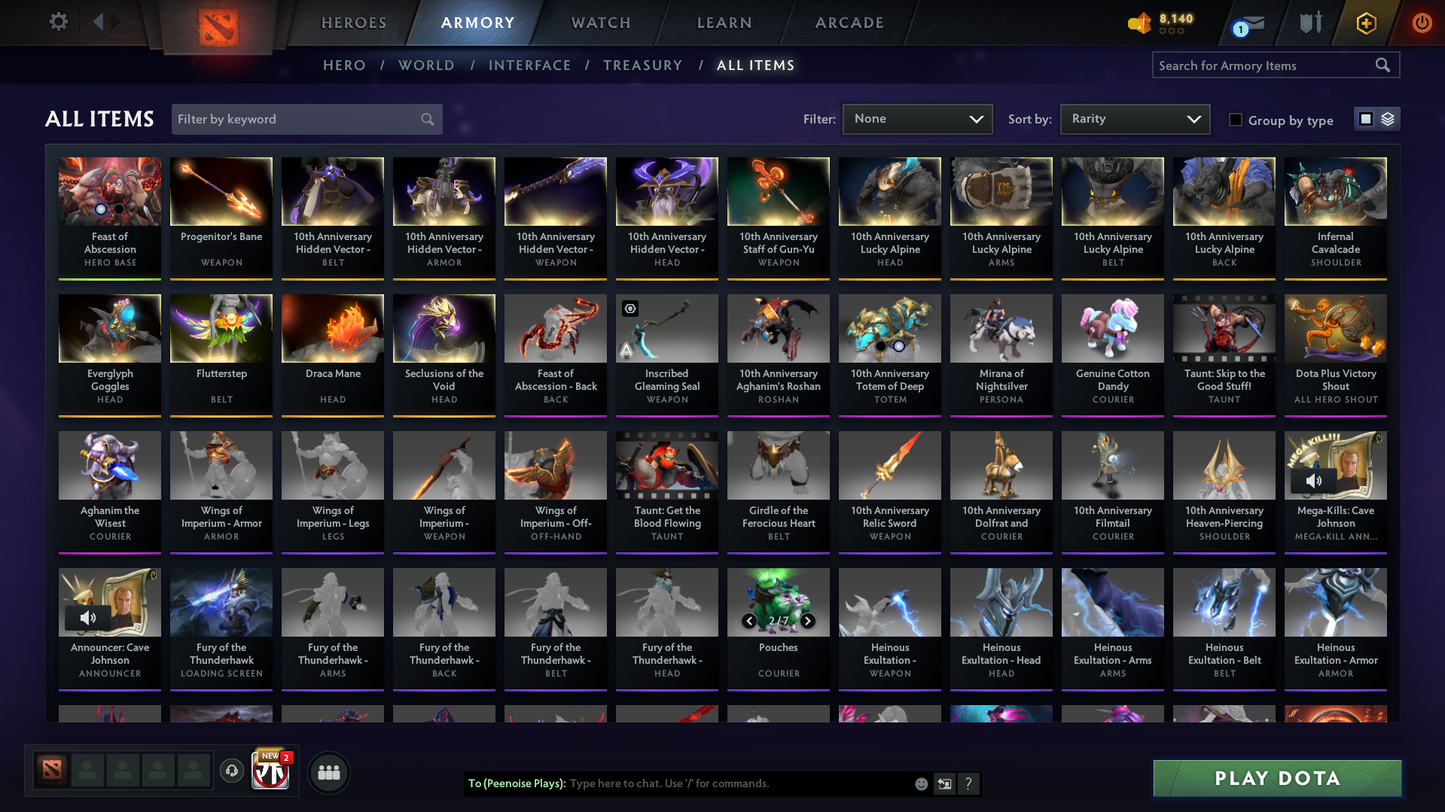
Task: Open the friends list icon
Action: click(328, 771)
